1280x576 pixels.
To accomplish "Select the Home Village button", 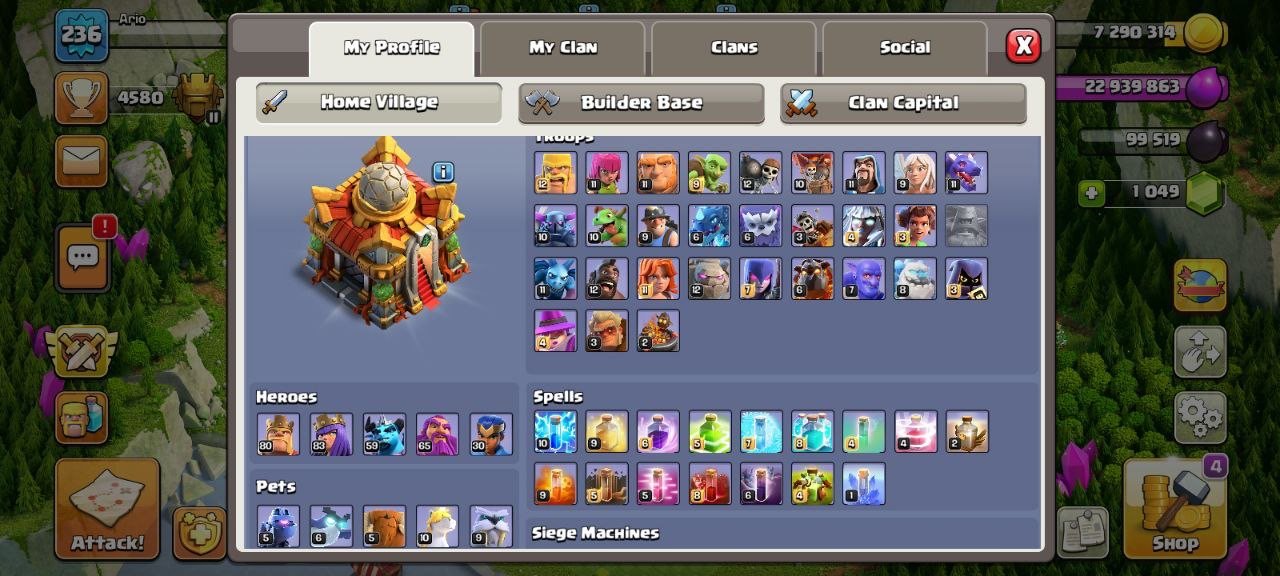I will click(378, 102).
